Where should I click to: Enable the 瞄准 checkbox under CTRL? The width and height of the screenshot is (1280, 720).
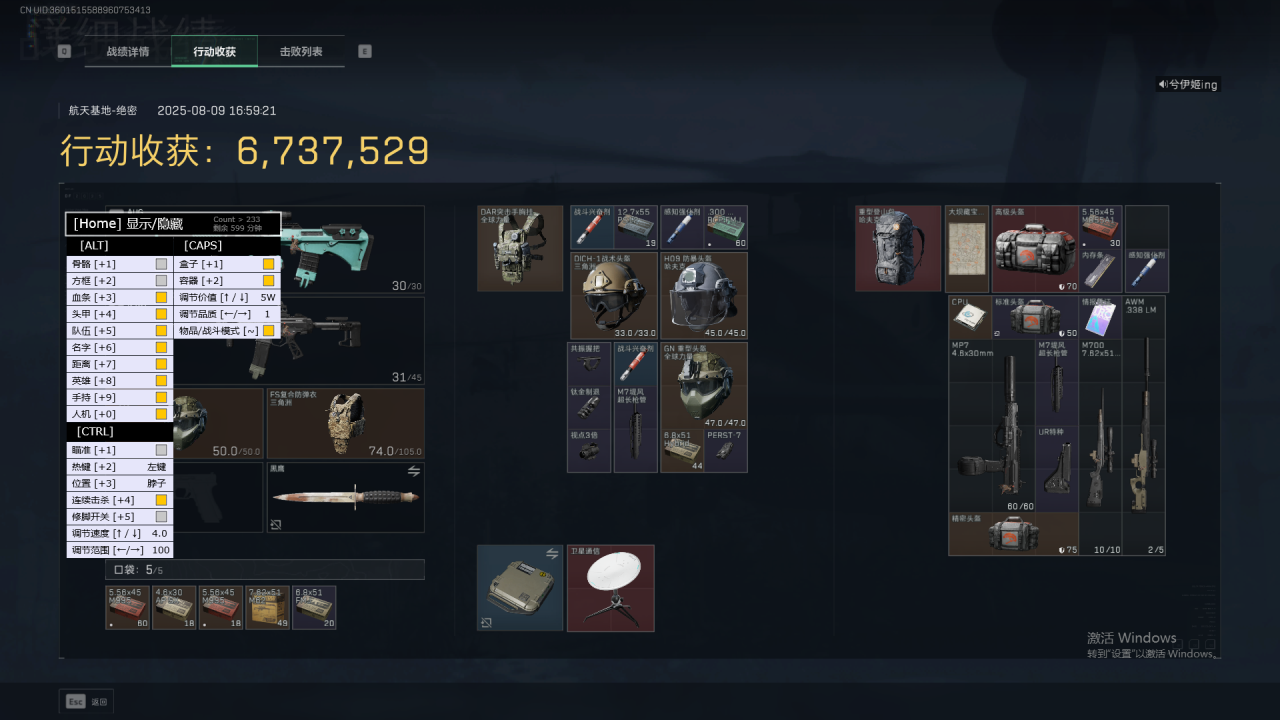coord(161,450)
